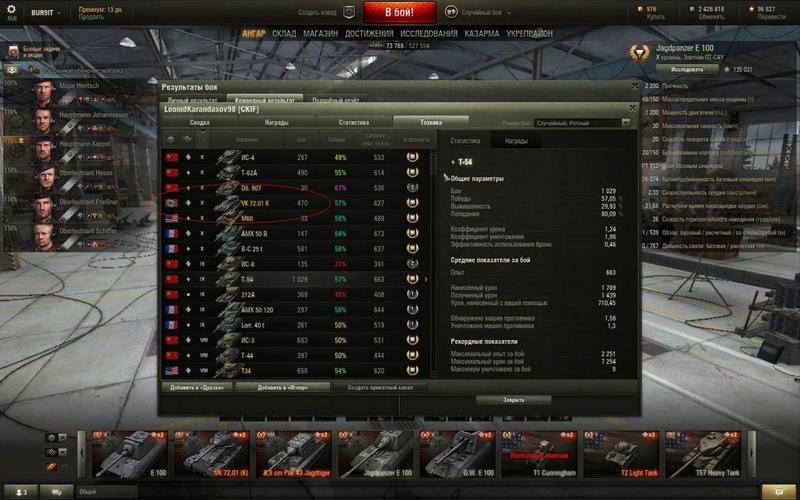Select the AMX 50 B row in the list
Viewport: 800px width, 500px height.
(300, 233)
